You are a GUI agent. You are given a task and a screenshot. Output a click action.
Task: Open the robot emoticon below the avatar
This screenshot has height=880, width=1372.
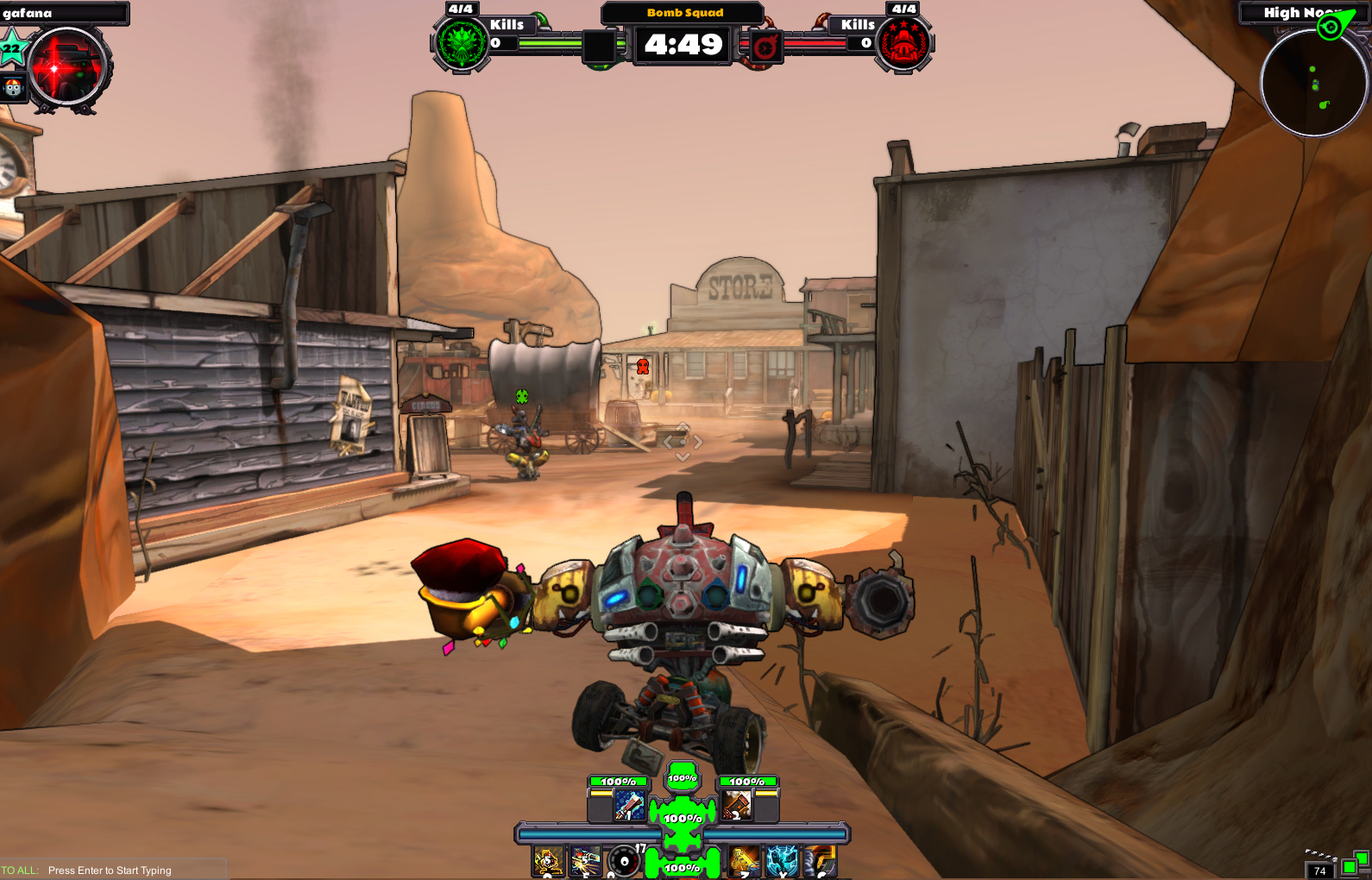coord(12,86)
